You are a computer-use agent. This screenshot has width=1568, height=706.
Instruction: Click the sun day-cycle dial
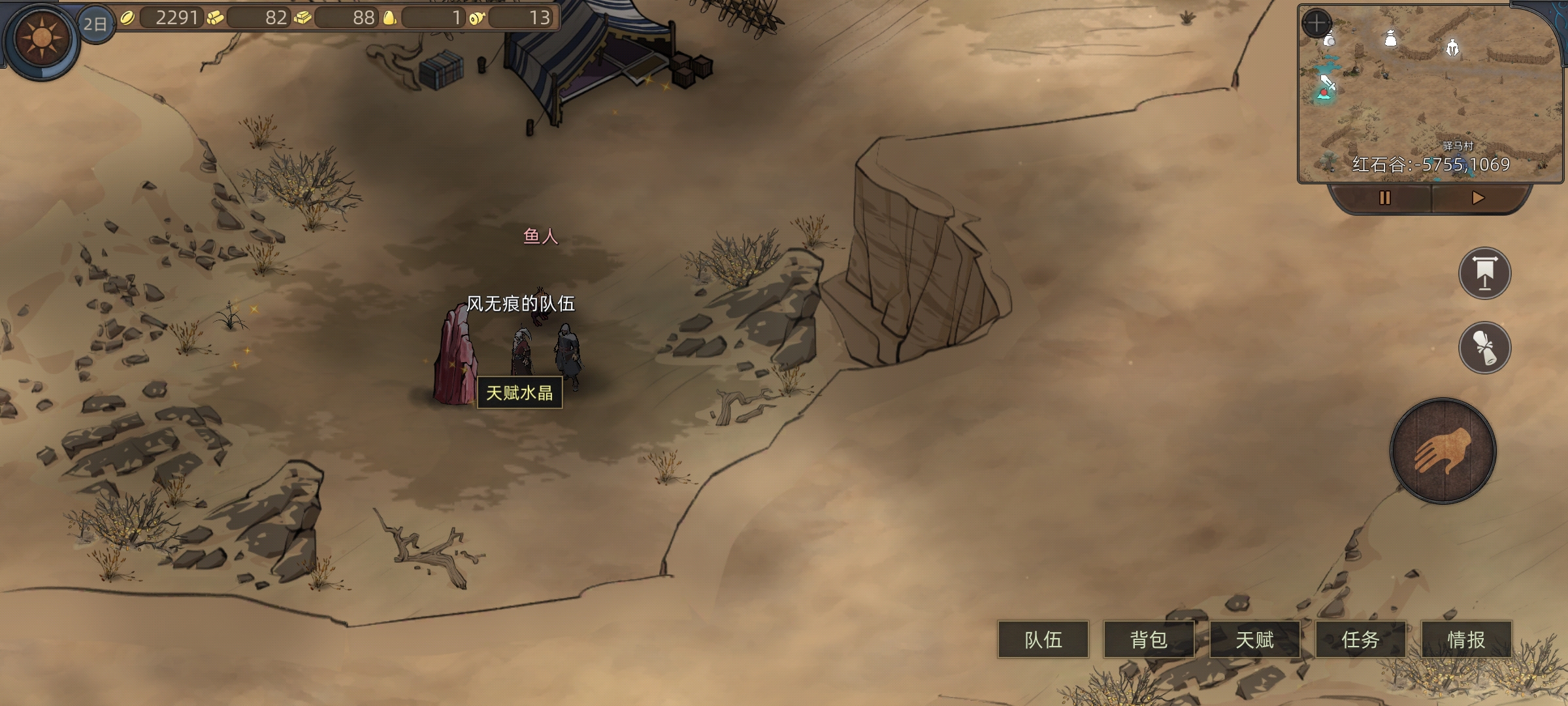click(x=42, y=38)
